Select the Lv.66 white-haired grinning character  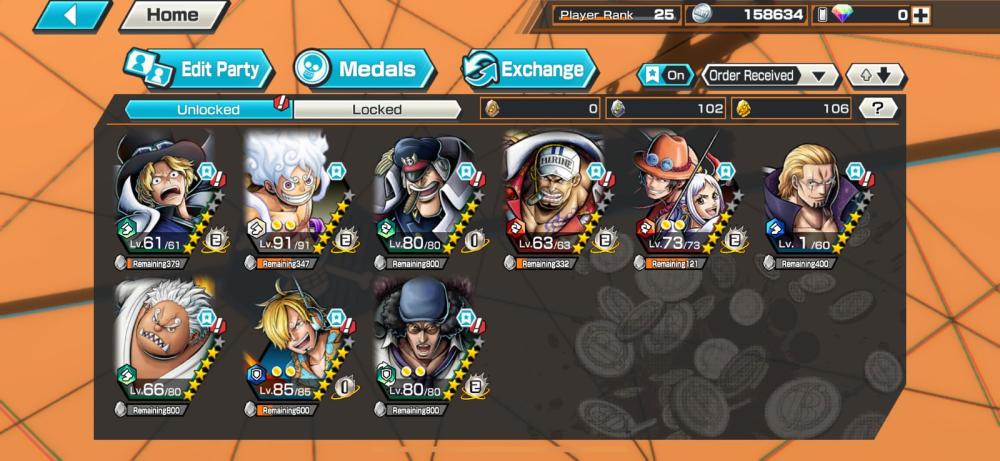(165, 345)
